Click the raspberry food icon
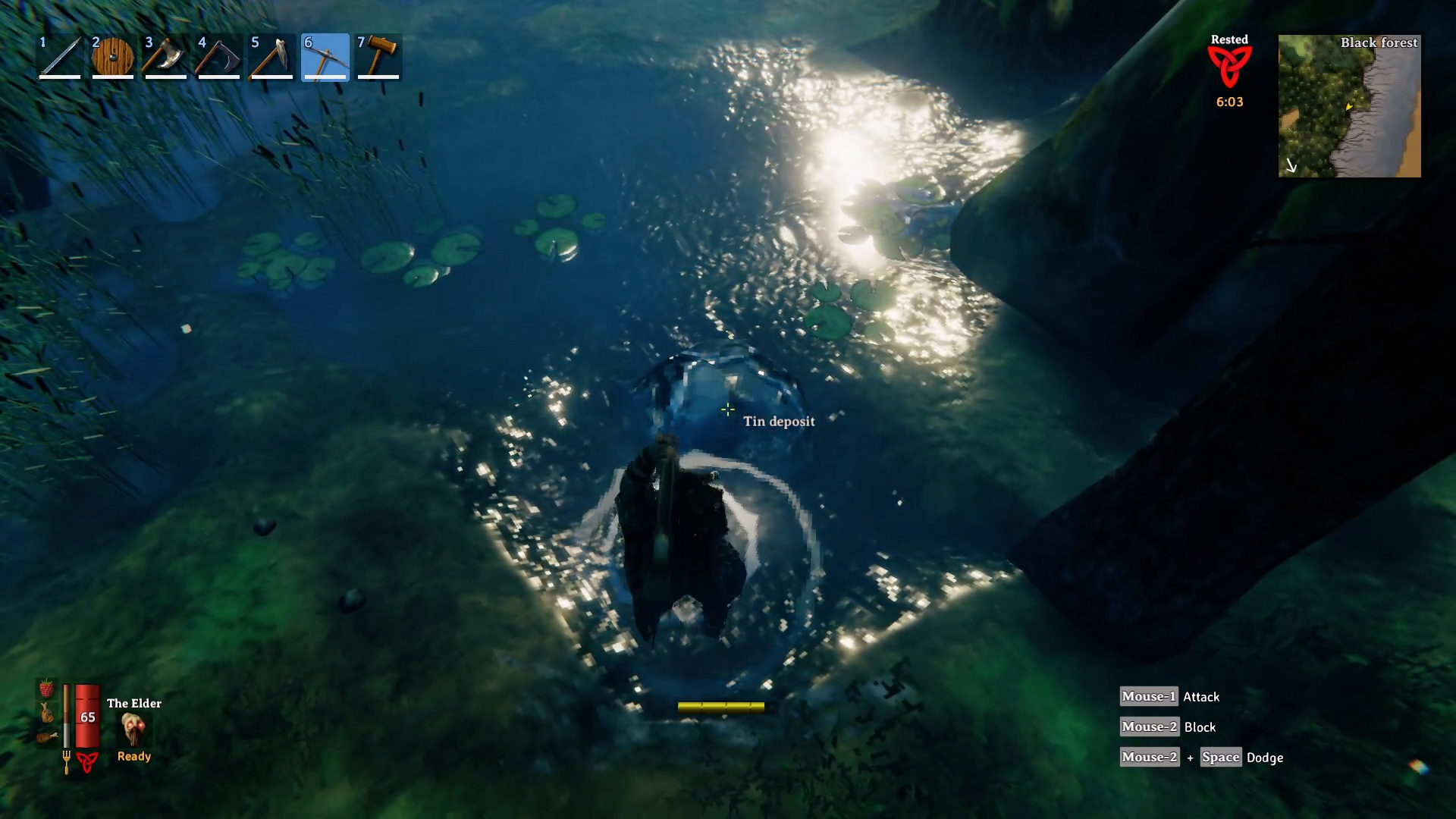 pyautogui.click(x=46, y=689)
